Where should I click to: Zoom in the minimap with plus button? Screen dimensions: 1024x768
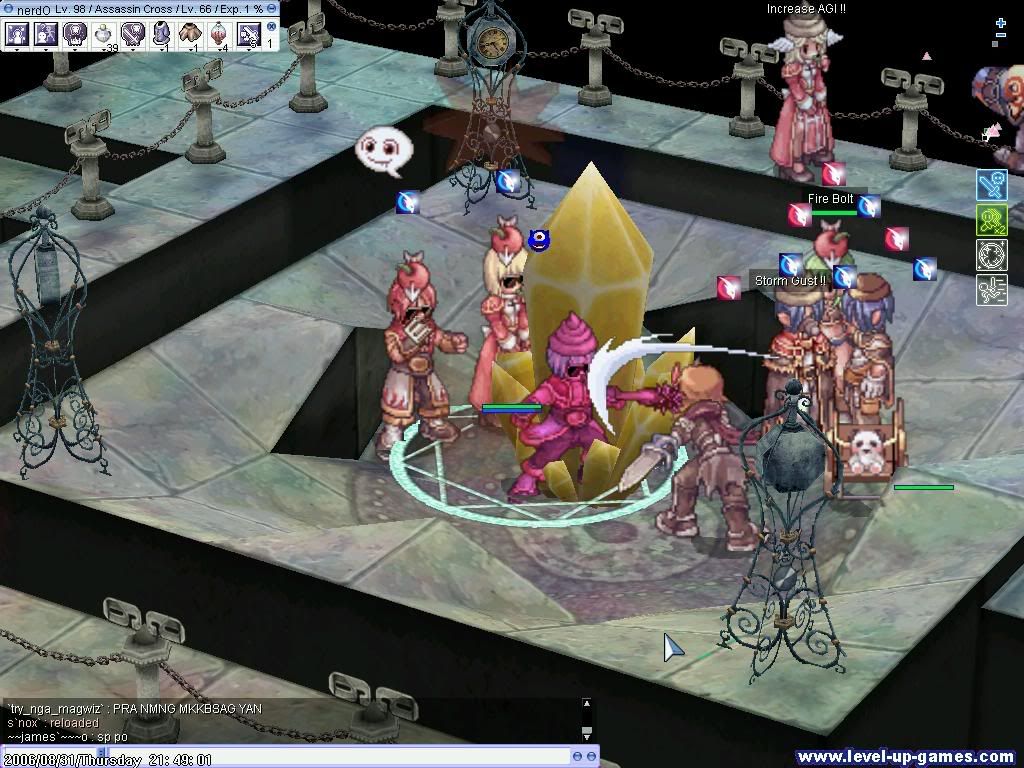(x=1000, y=22)
